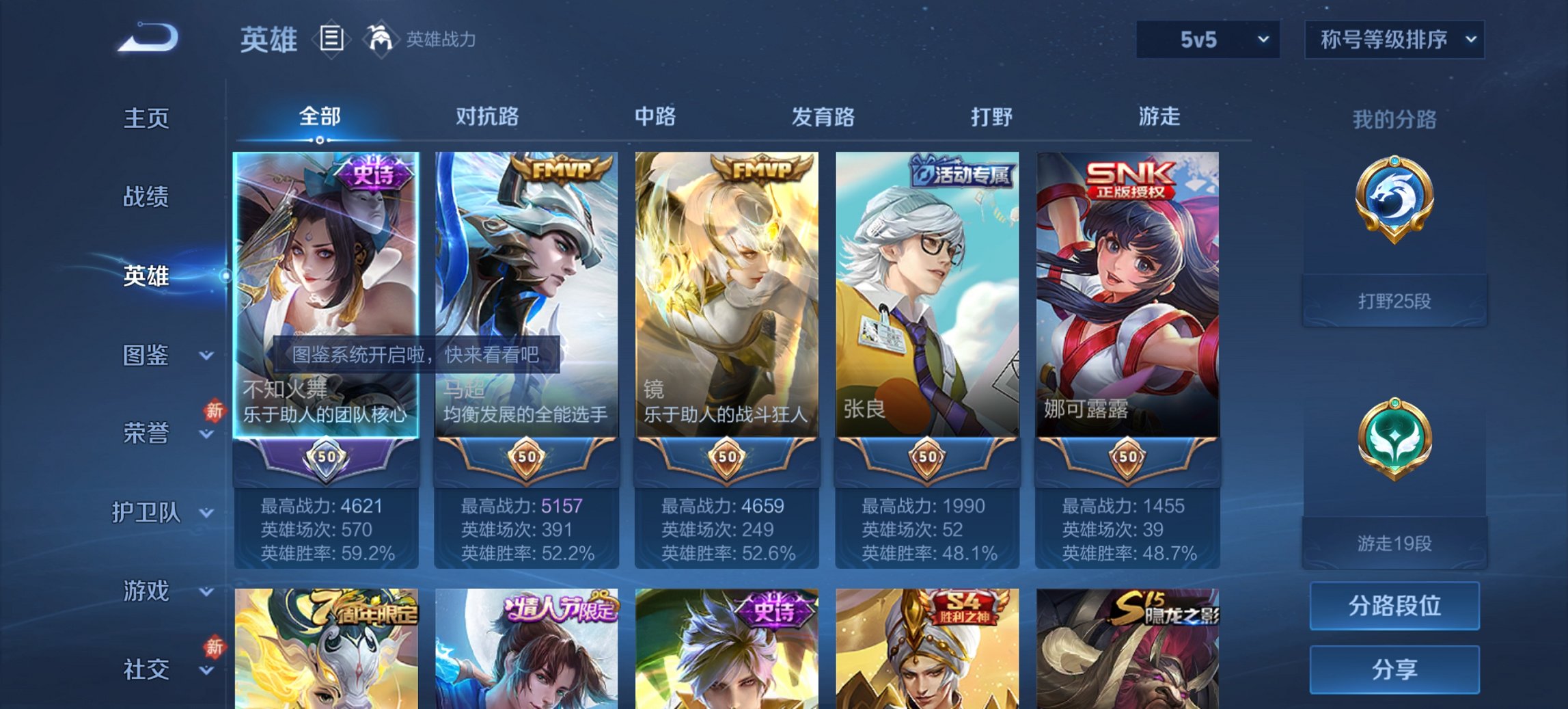This screenshot has height=709, width=1568.
Task: Select 战绩 in the left sidebar
Action: (147, 198)
